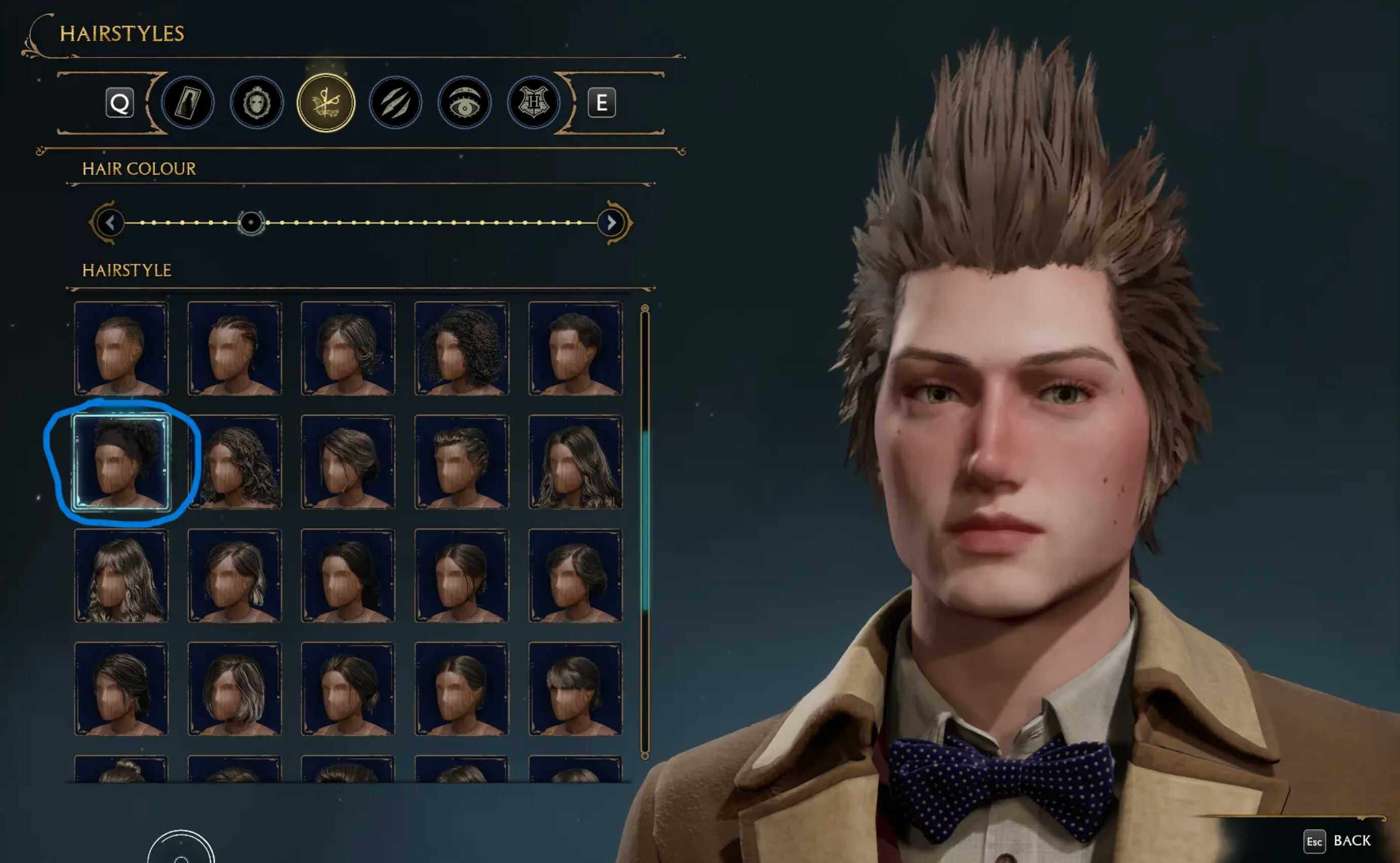Switch to the character preset portrait tab
The width and height of the screenshot is (1400, 863).
[x=187, y=103]
